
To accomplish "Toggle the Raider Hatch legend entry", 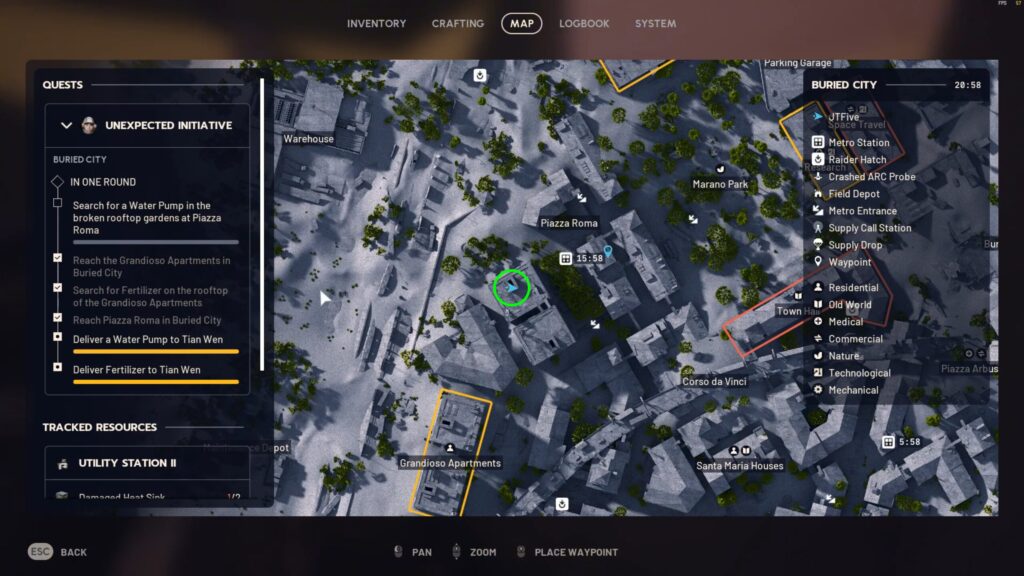I will [x=857, y=160].
